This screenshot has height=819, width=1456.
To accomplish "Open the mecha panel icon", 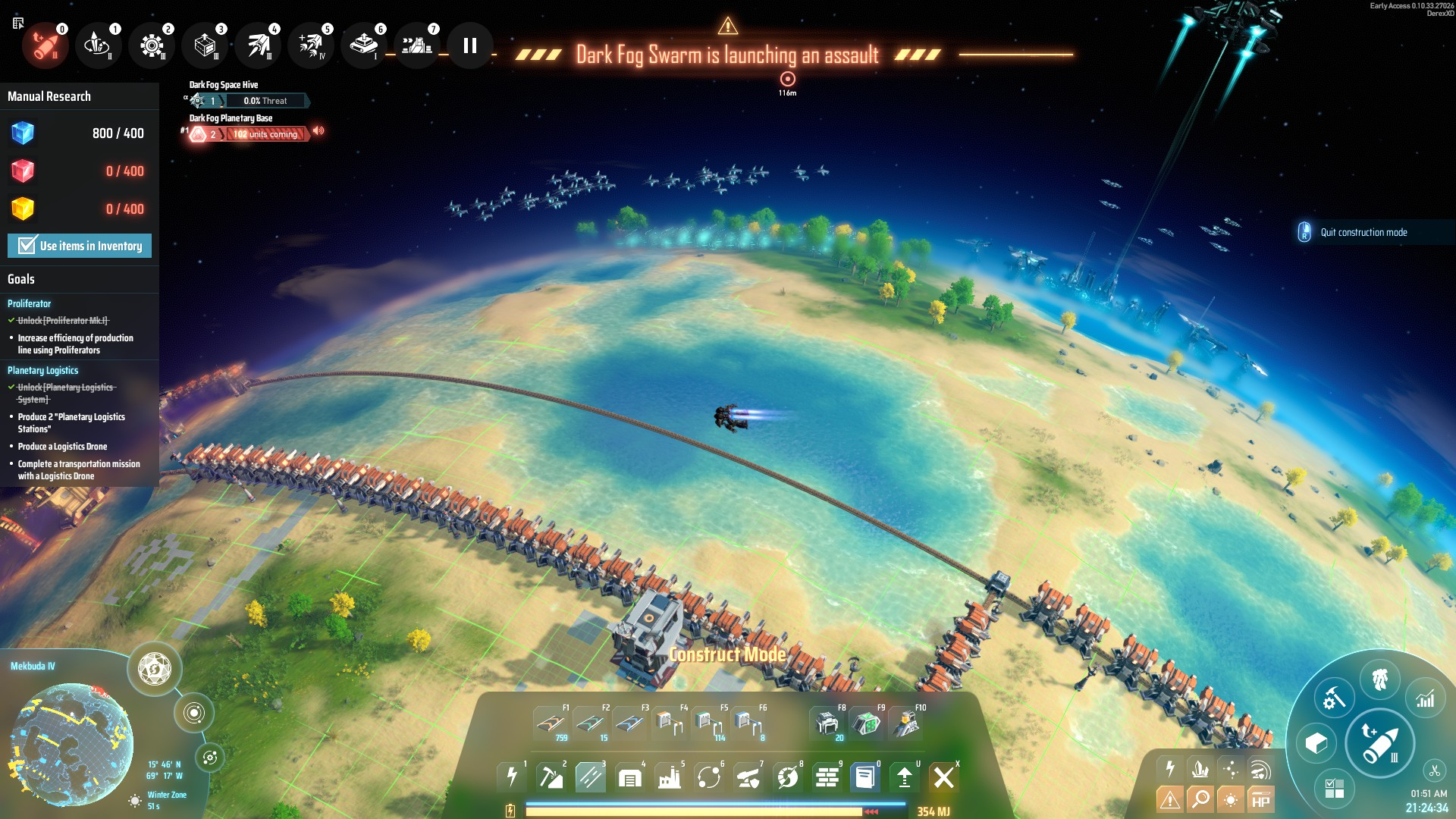I will pos(1379,679).
